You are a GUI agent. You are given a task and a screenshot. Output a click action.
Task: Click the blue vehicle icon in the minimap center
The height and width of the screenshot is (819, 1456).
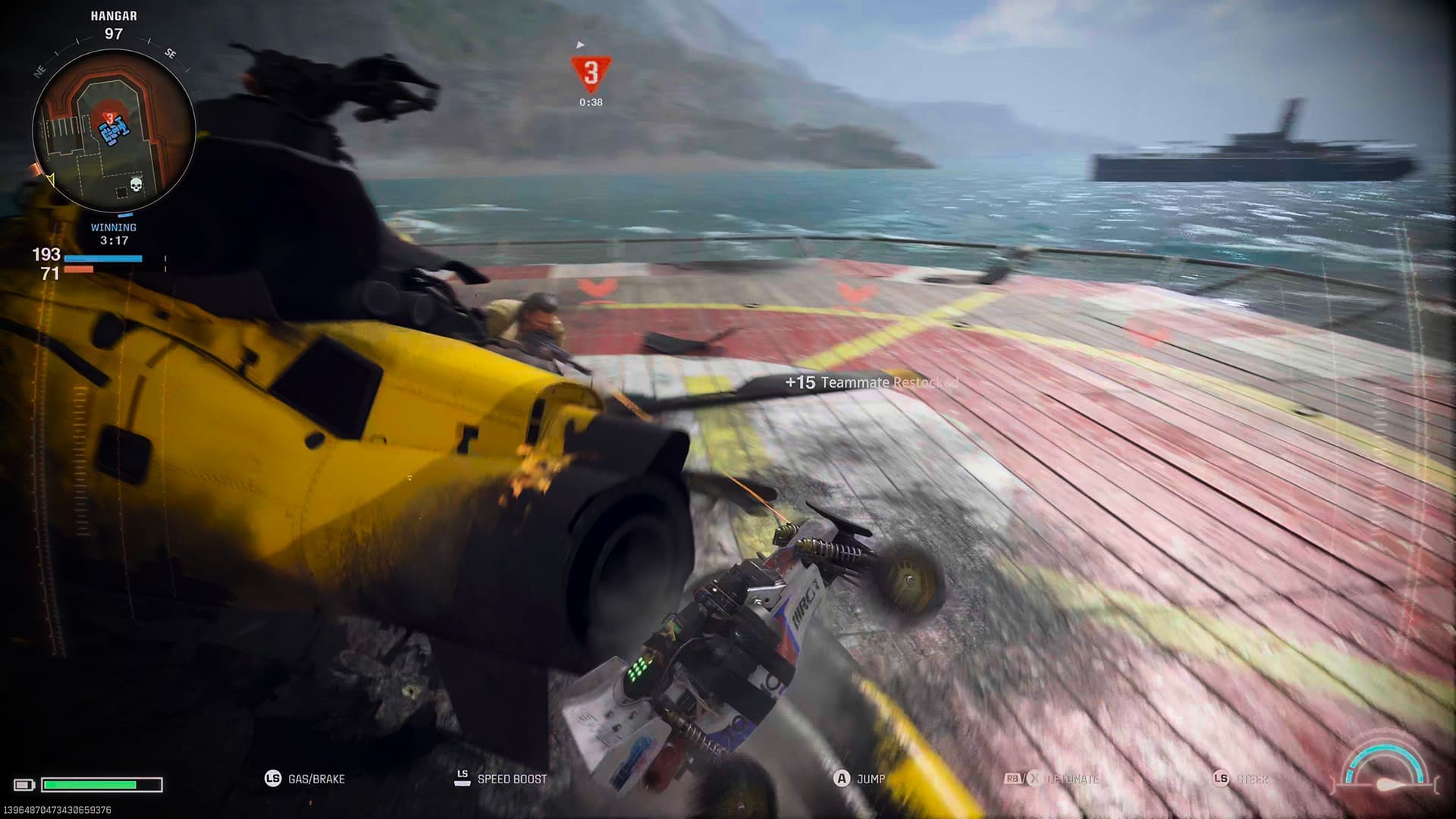[113, 133]
